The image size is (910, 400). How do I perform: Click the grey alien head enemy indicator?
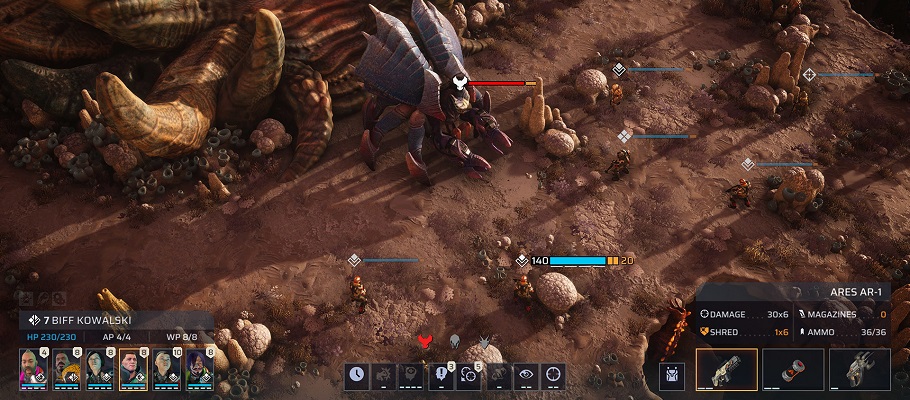pyautogui.click(x=453, y=342)
